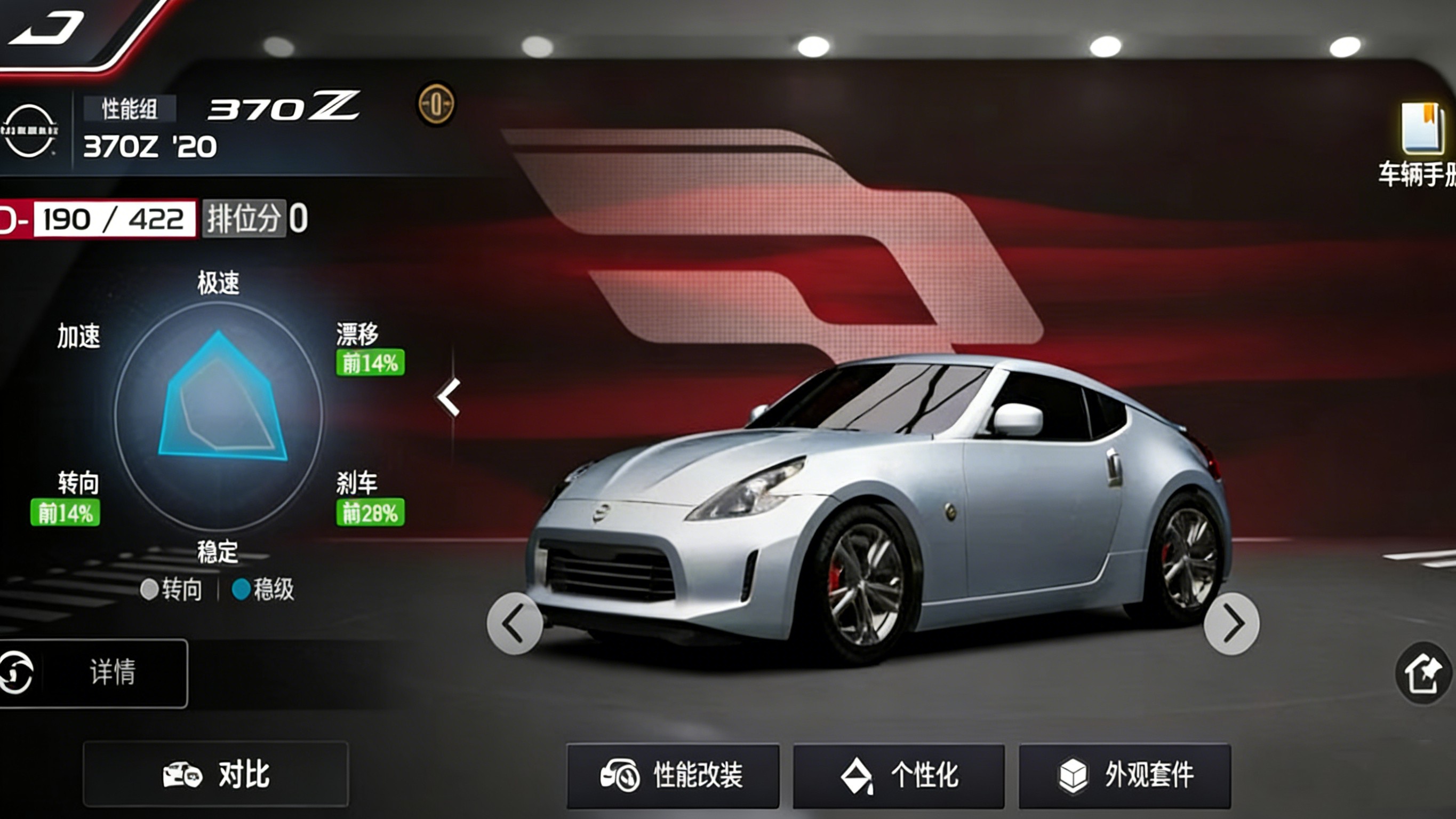The image size is (1456, 819).
Task: Click the 性能组 performance group tag
Action: click(x=130, y=109)
